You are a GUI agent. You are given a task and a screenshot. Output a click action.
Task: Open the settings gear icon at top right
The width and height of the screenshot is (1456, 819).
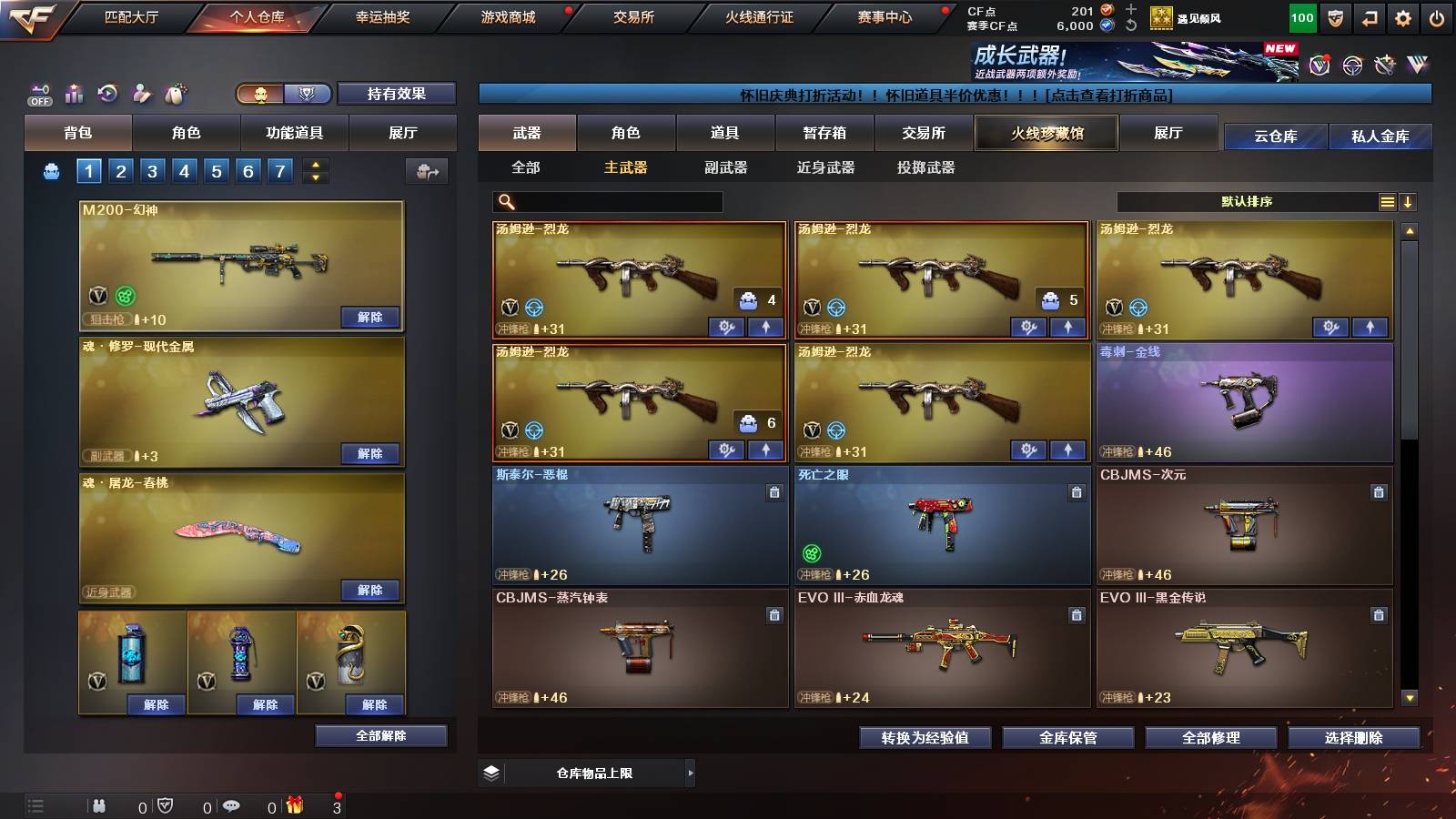[1404, 16]
